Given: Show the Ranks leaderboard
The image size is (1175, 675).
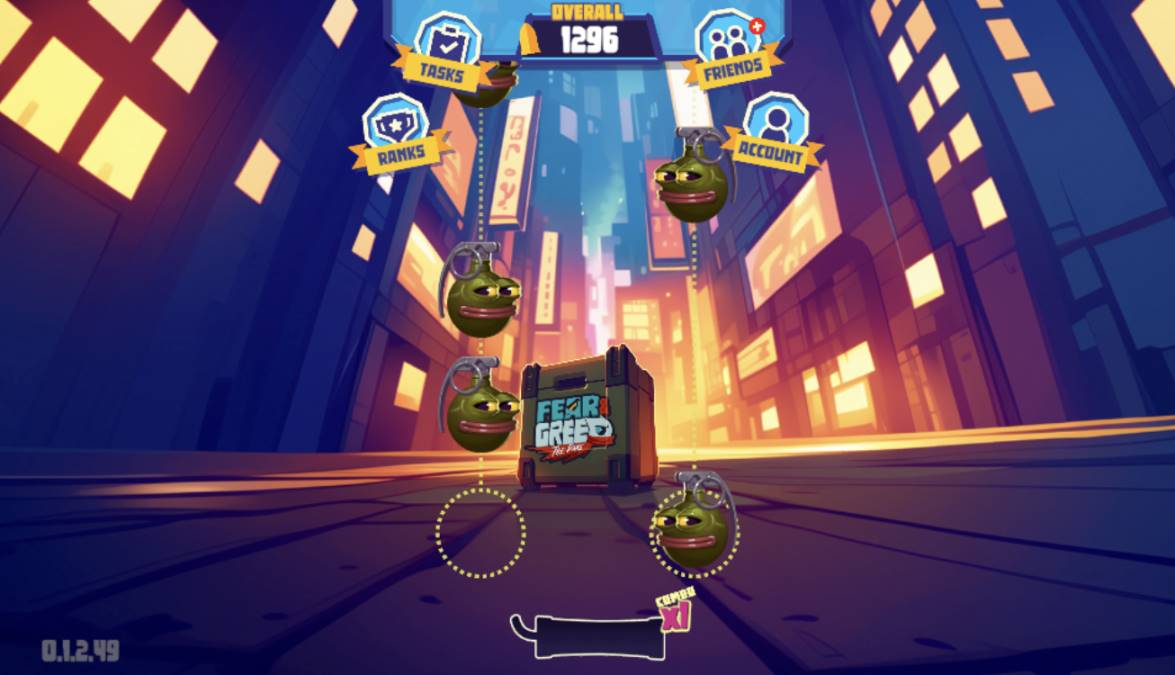Looking at the screenshot, I should 400,134.
